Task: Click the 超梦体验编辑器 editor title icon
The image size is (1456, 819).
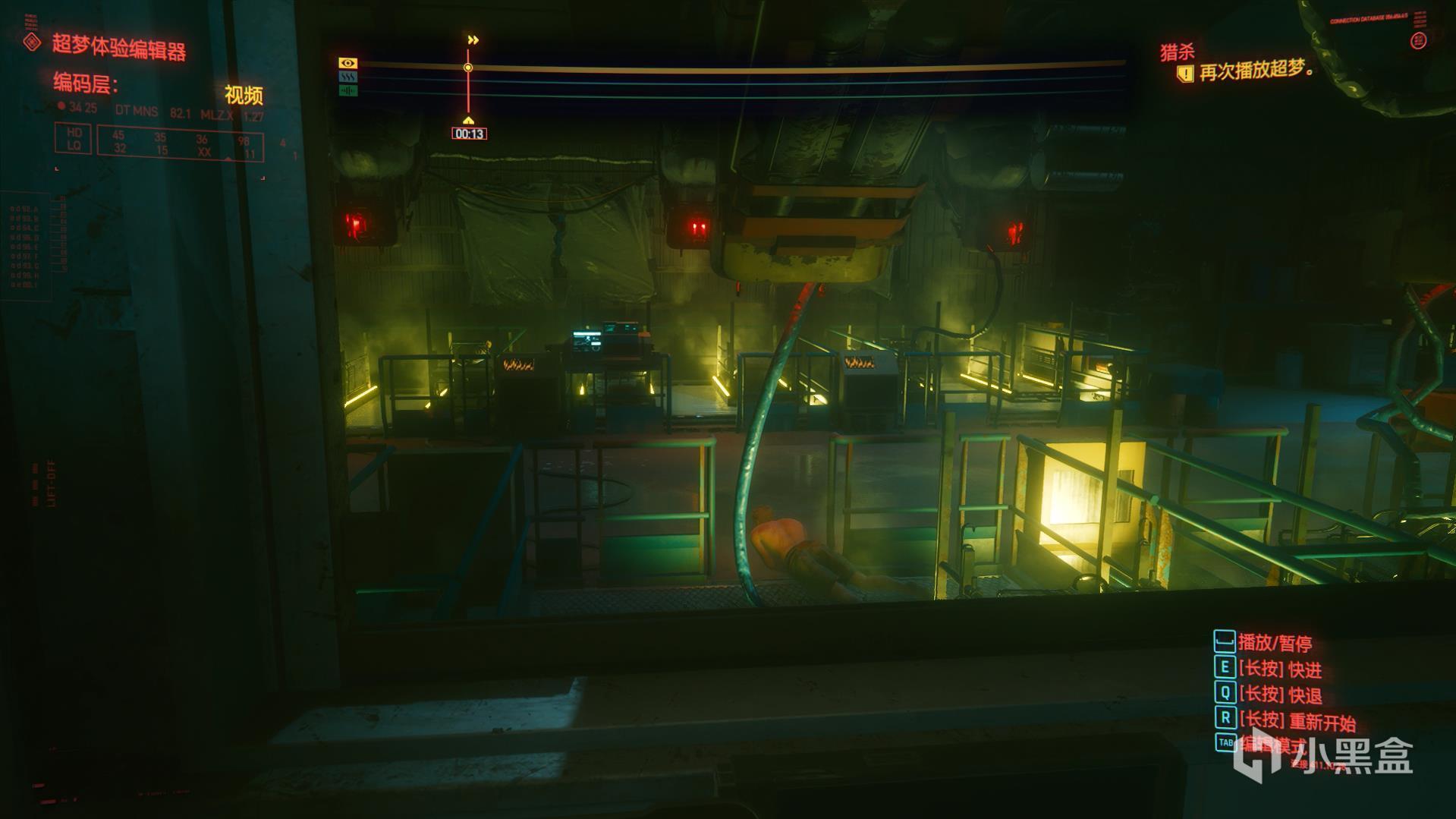Action: pyautogui.click(x=32, y=43)
